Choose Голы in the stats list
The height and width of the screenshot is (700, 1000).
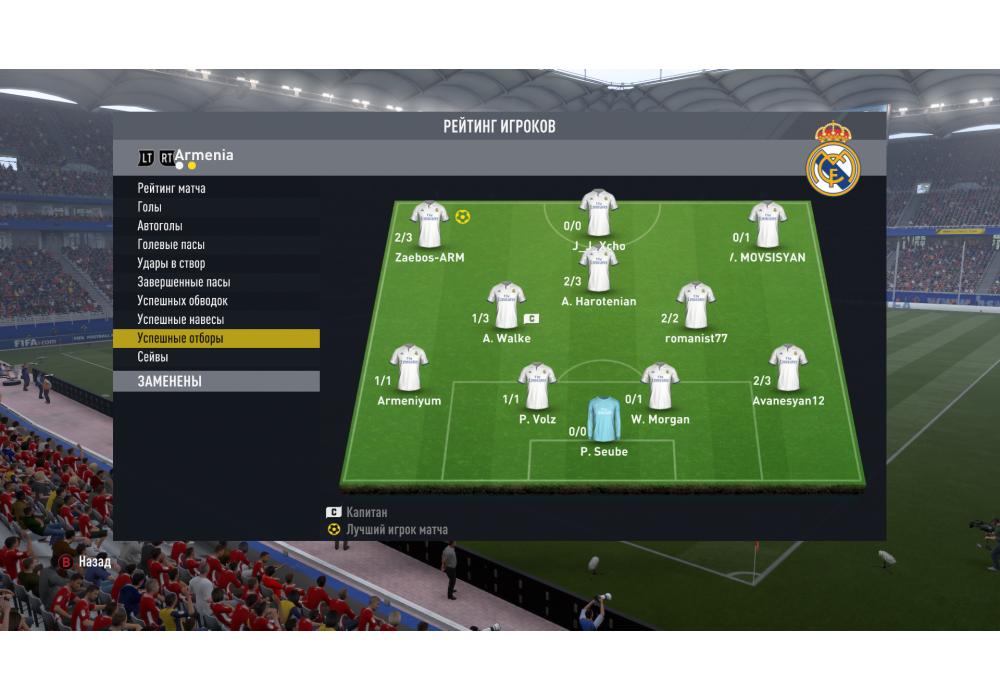[150, 207]
